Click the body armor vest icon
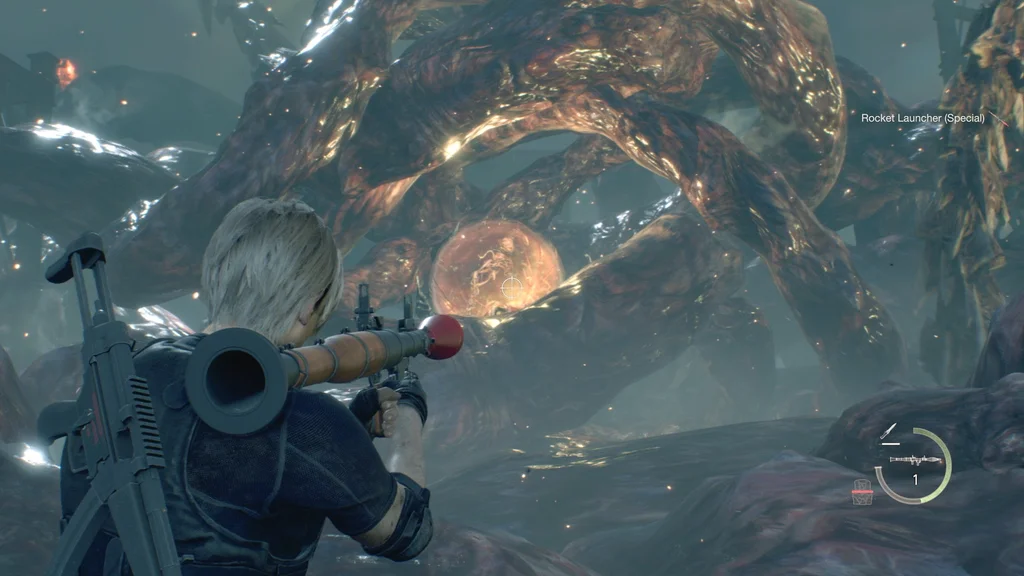Viewport: 1024px width, 576px height. [x=861, y=494]
